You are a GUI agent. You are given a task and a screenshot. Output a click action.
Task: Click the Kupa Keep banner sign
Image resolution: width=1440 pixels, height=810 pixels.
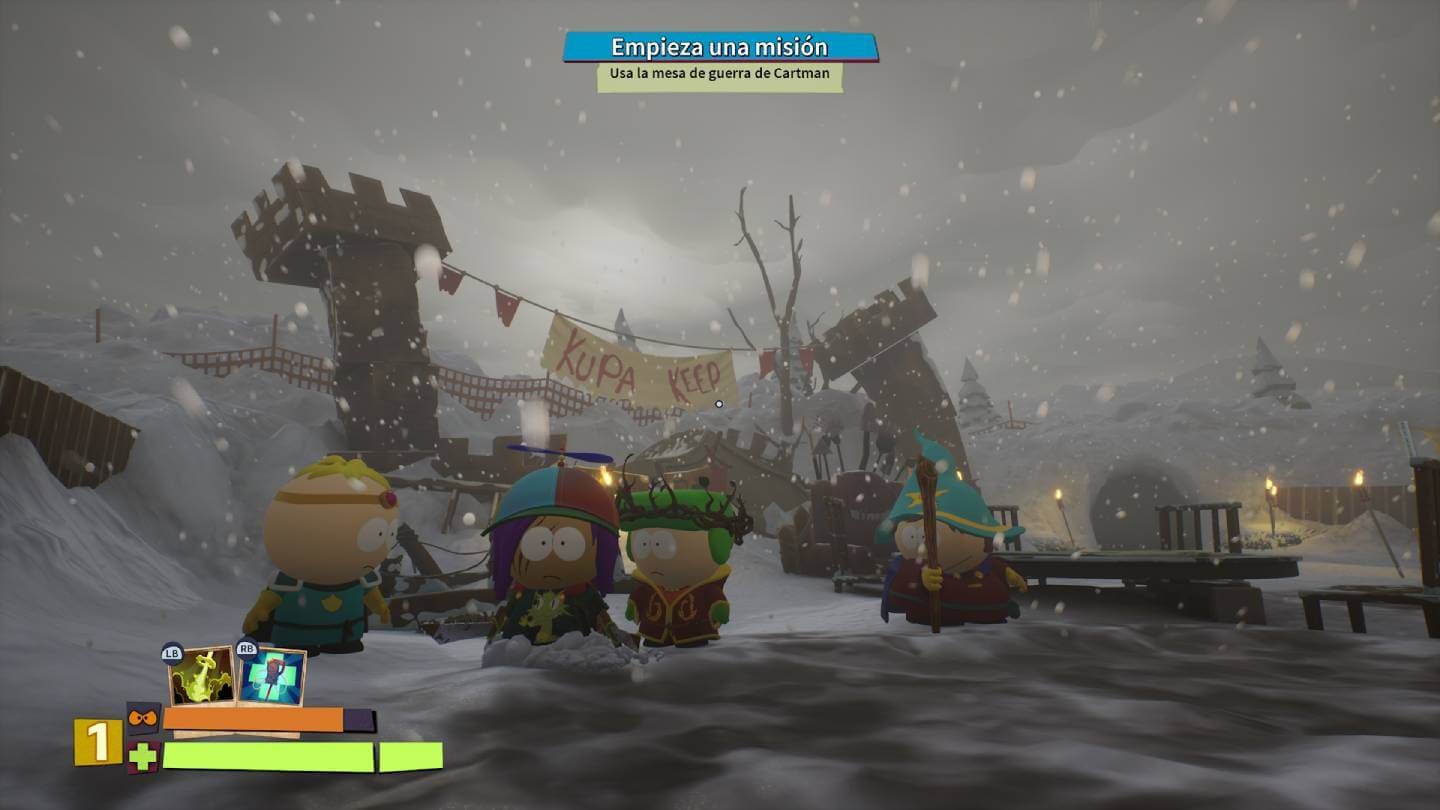pos(640,370)
